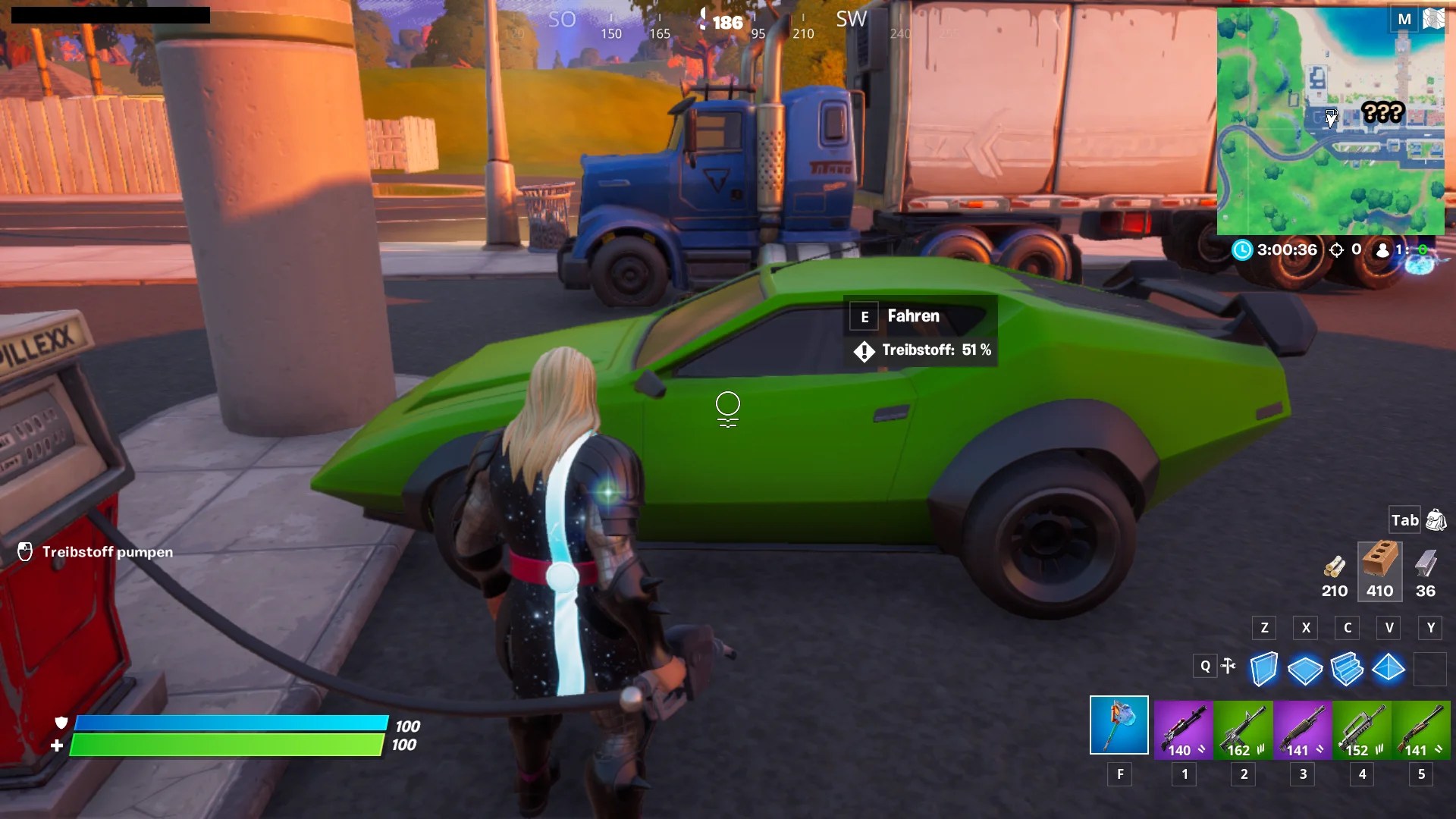The image size is (1456, 819).
Task: Select the stairs build piece under C
Action: pyautogui.click(x=1349, y=670)
